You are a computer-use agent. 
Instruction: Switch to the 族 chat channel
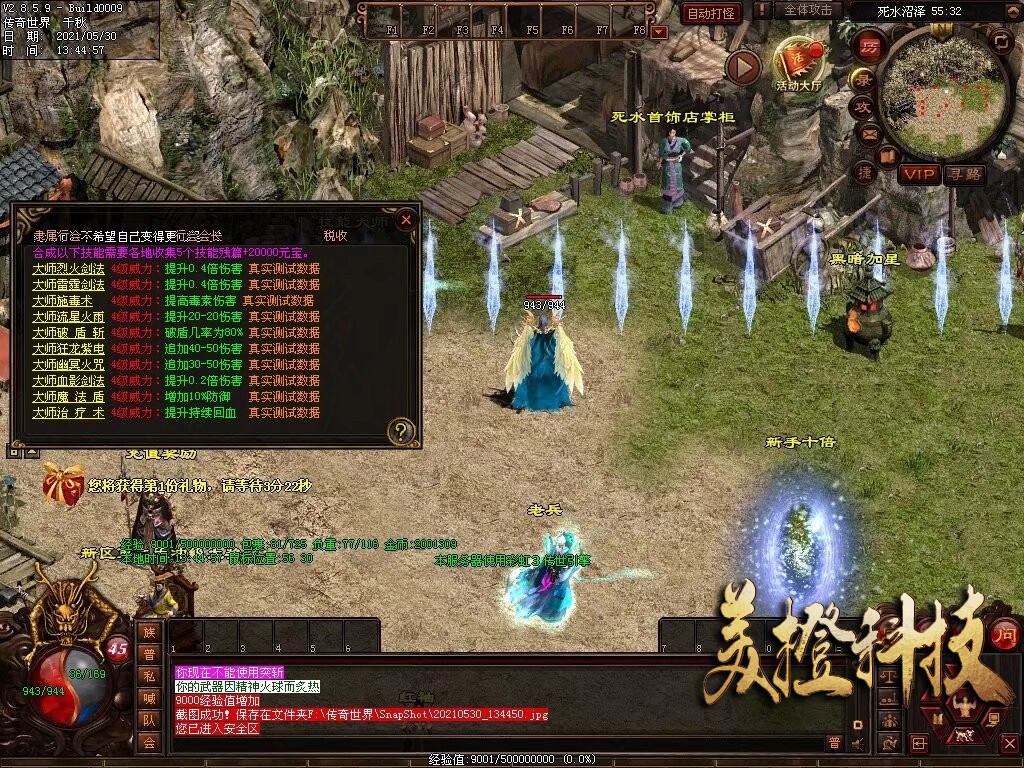[x=149, y=632]
